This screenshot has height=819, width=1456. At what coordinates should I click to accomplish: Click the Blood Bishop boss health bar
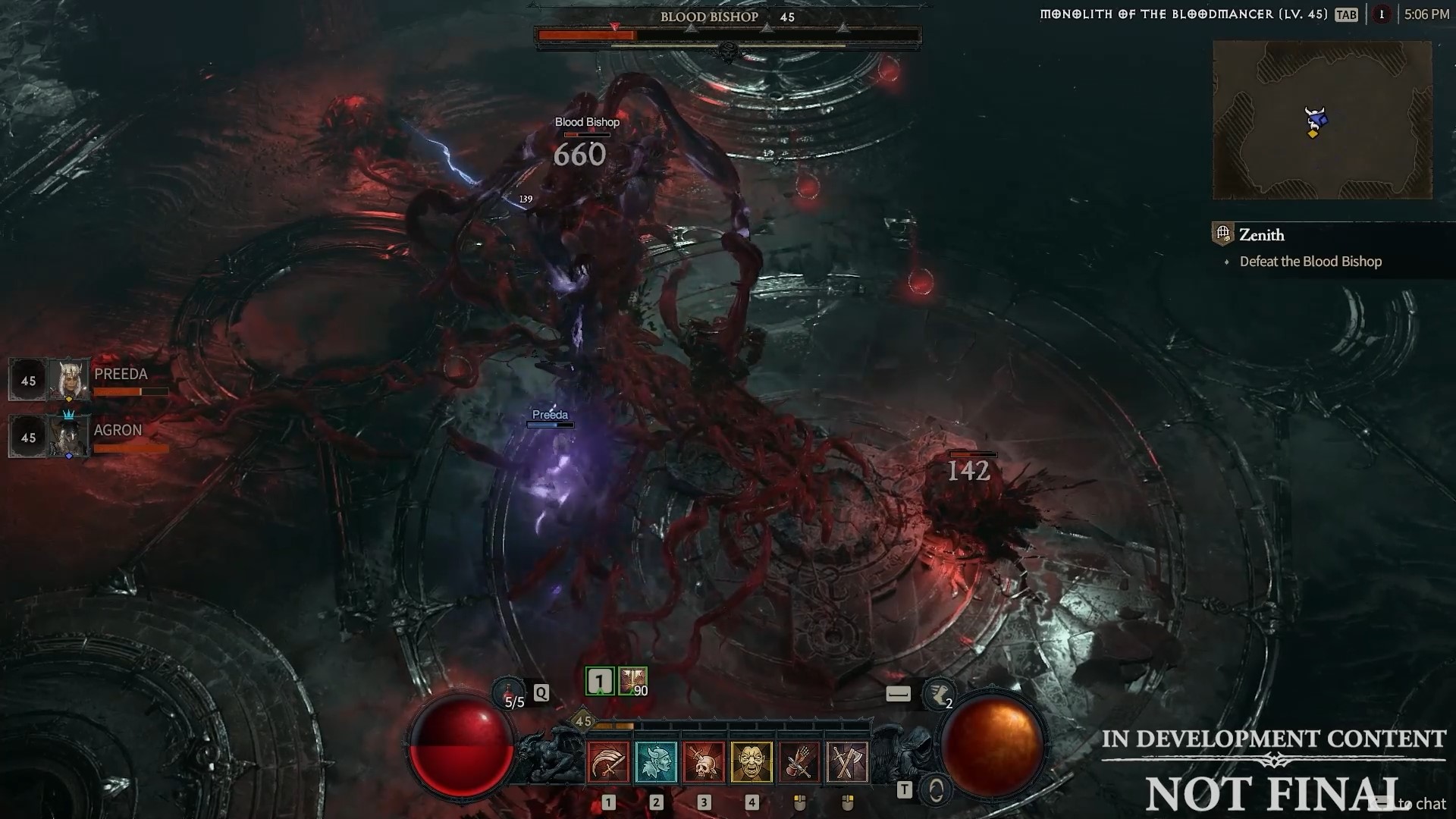pos(728,33)
